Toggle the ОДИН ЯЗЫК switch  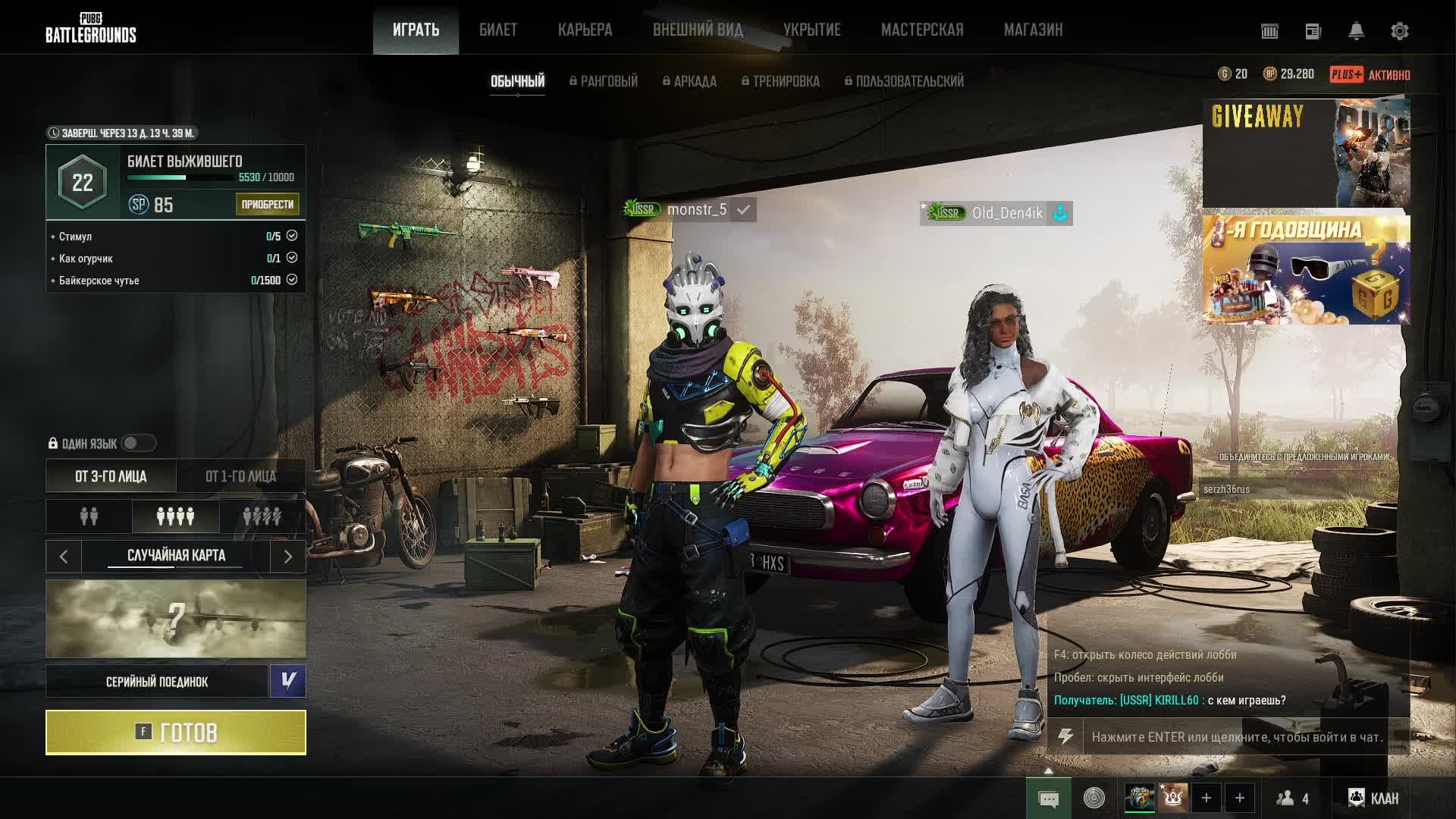(x=138, y=443)
